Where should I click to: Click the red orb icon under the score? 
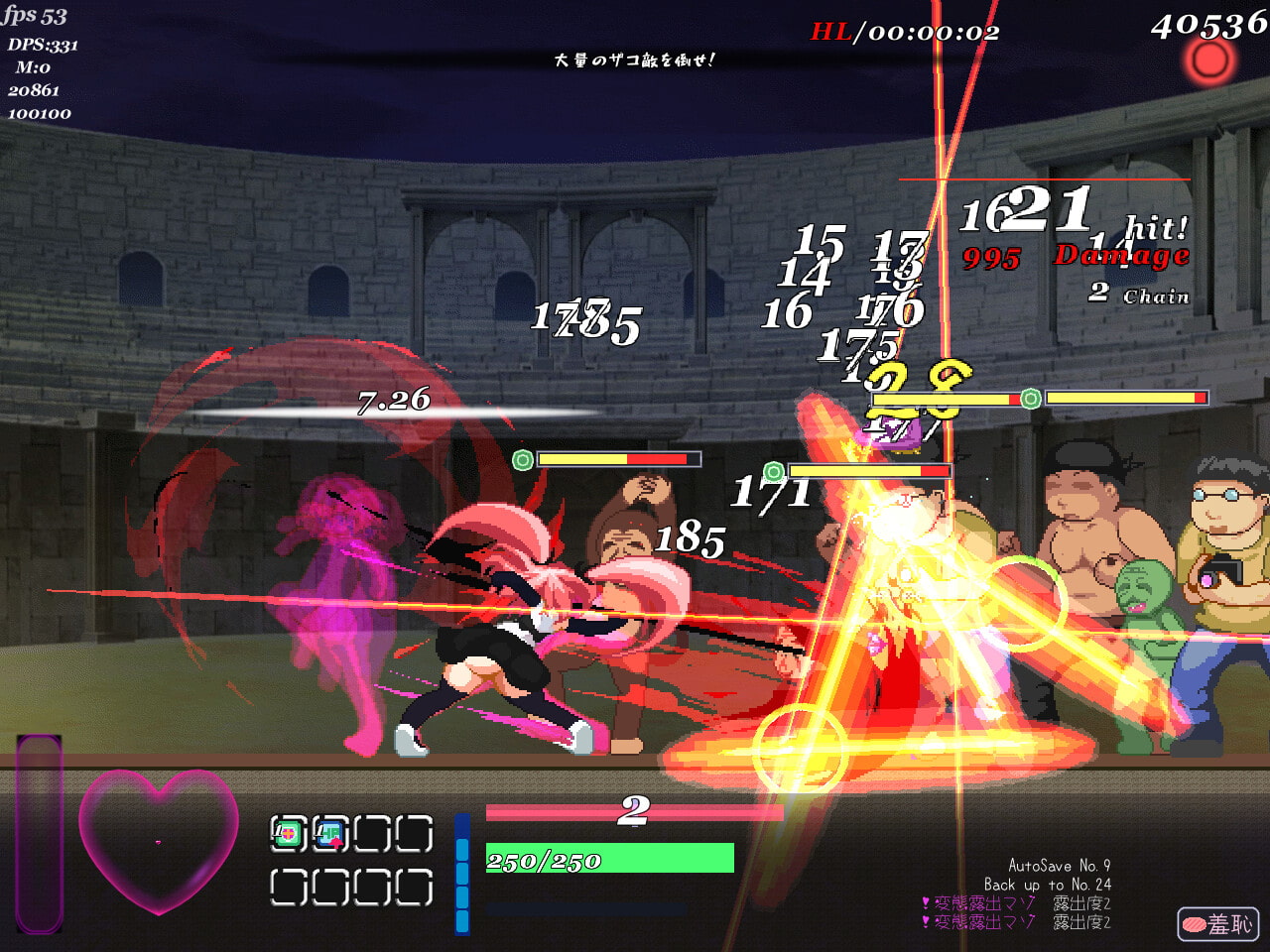pyautogui.click(x=1208, y=61)
